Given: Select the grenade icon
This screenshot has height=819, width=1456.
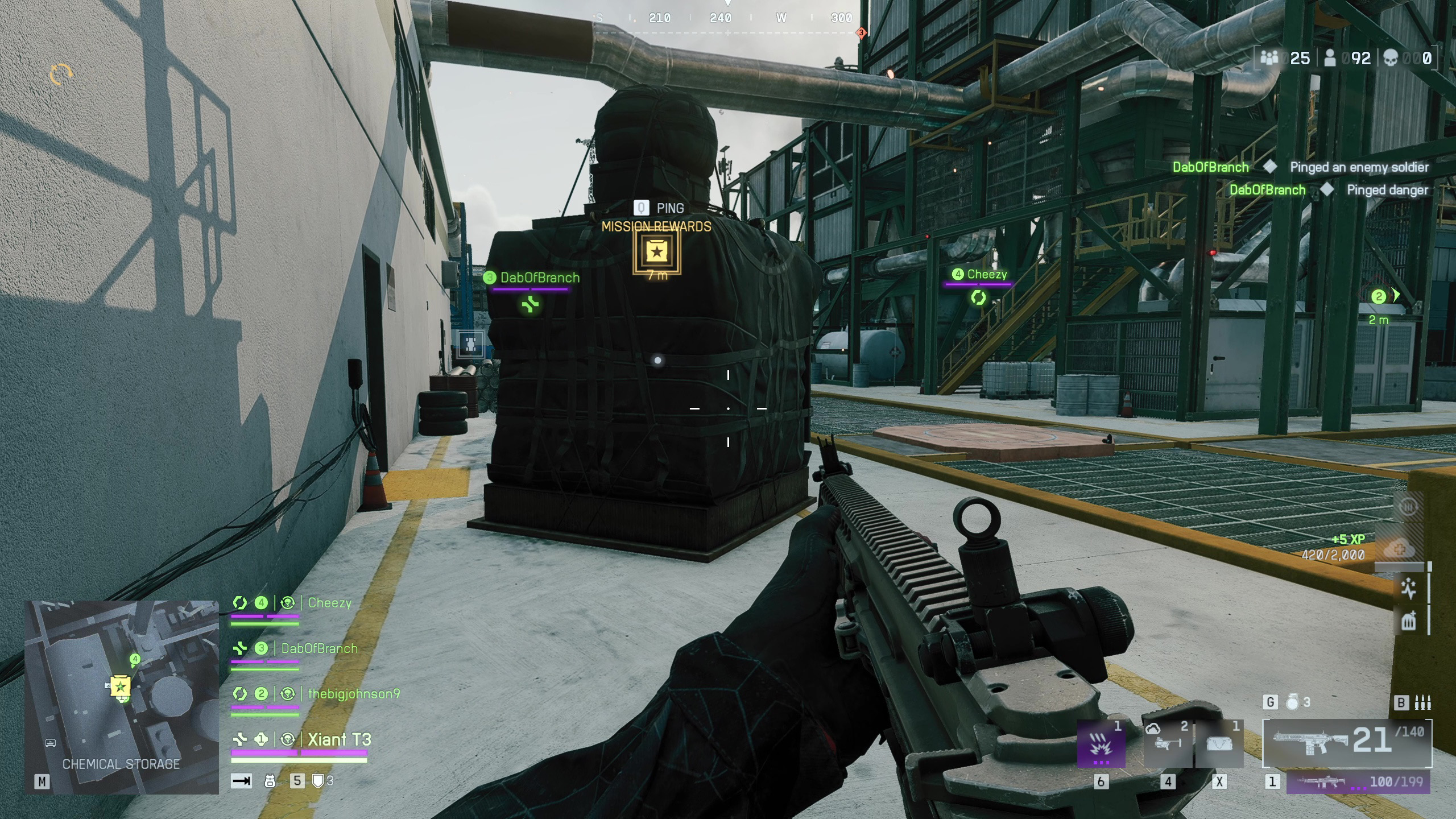Looking at the screenshot, I should [x=1293, y=703].
